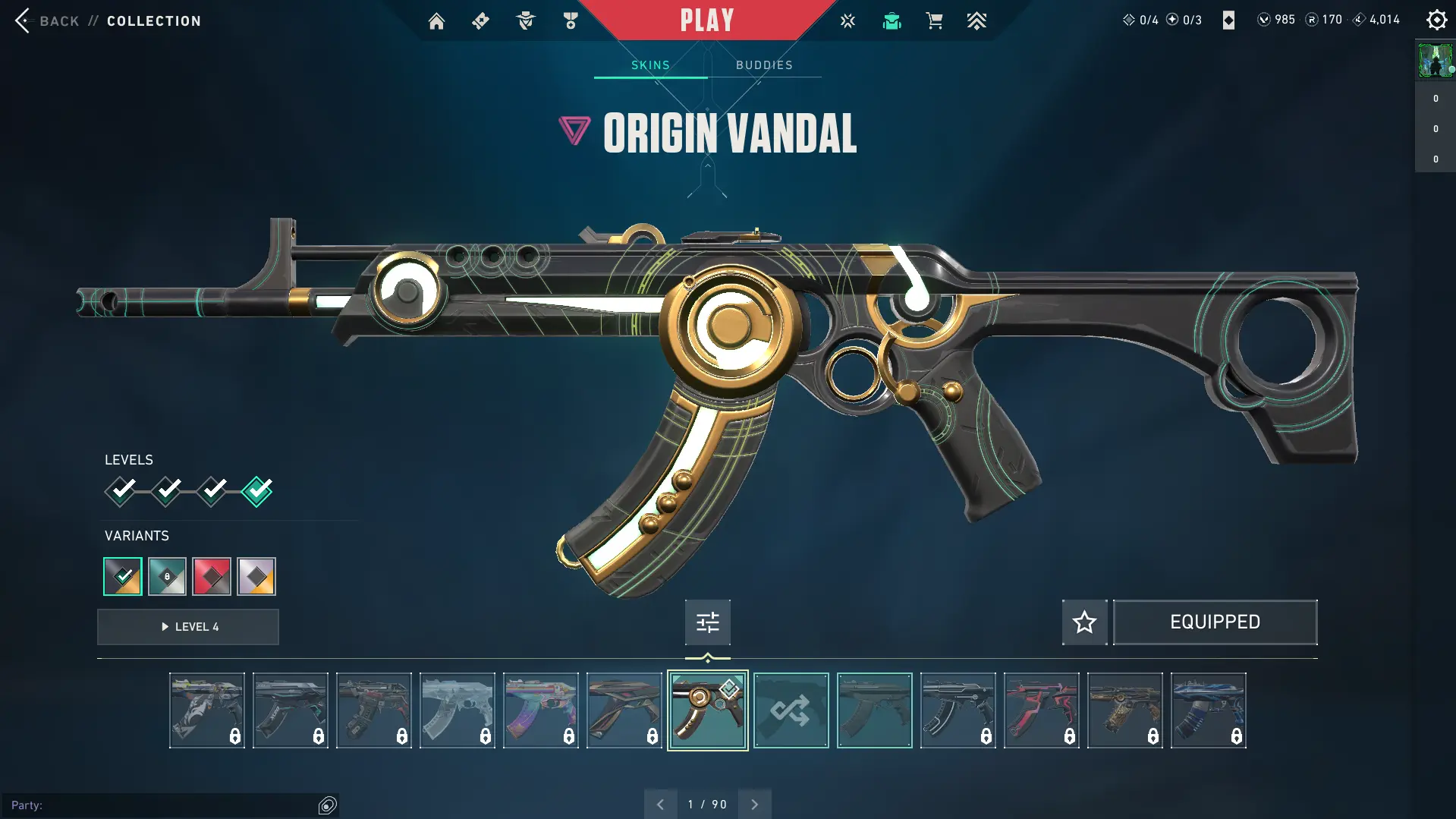
Task: Start matchmaking with the PLAY button
Action: click(x=706, y=20)
